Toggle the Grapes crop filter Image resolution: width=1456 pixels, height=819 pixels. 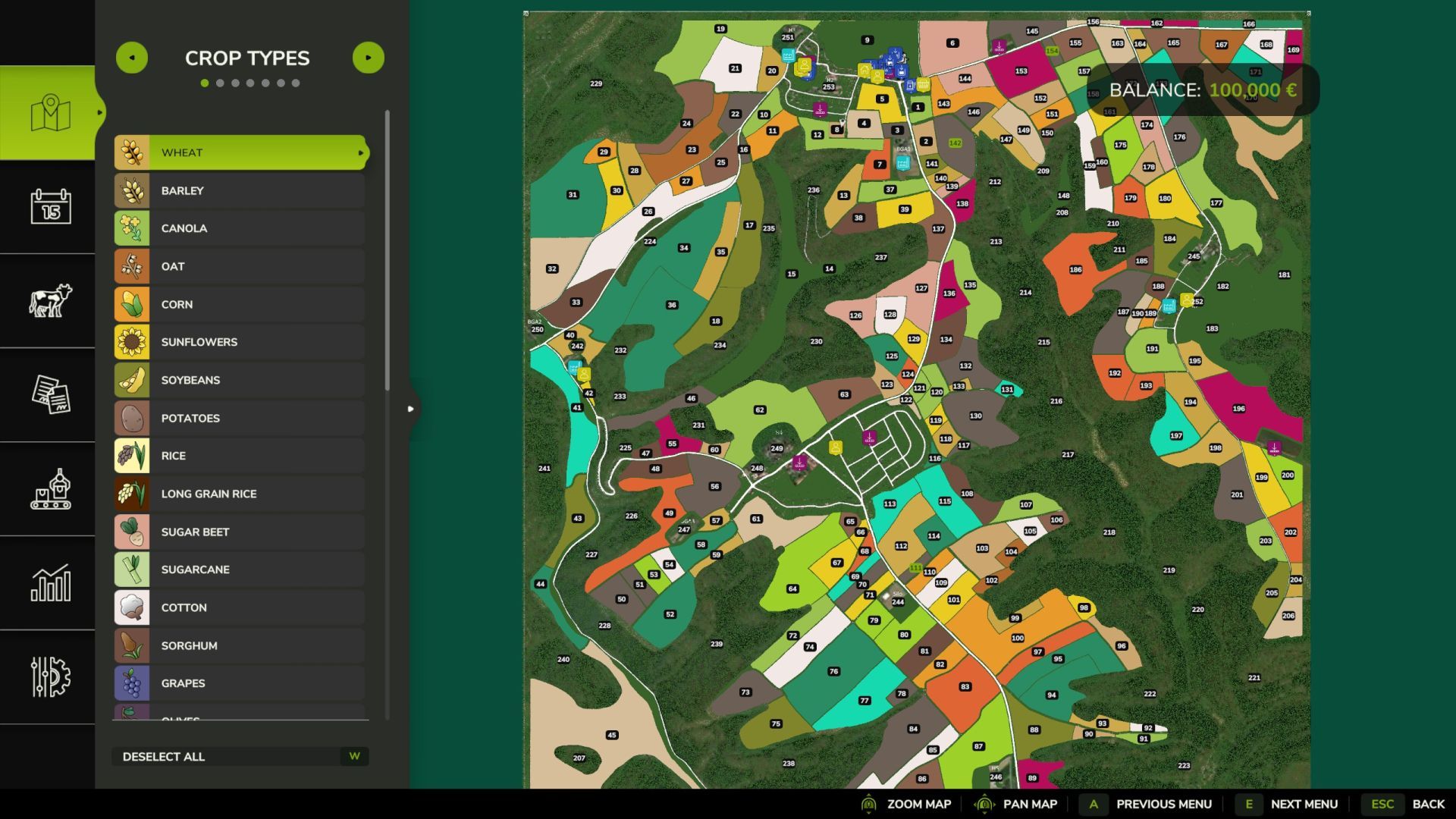click(x=240, y=683)
